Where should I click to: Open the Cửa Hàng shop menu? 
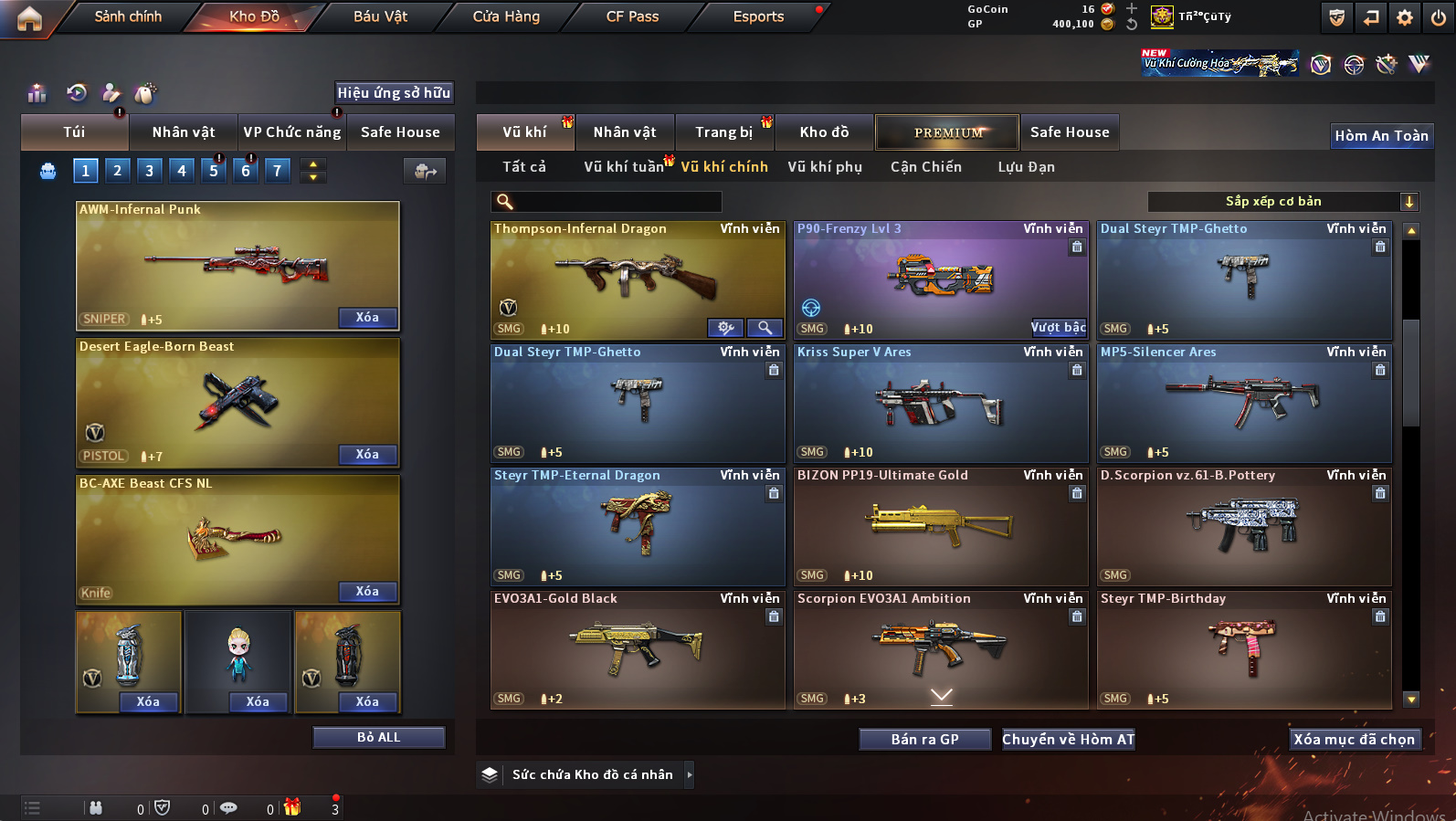pos(506,16)
